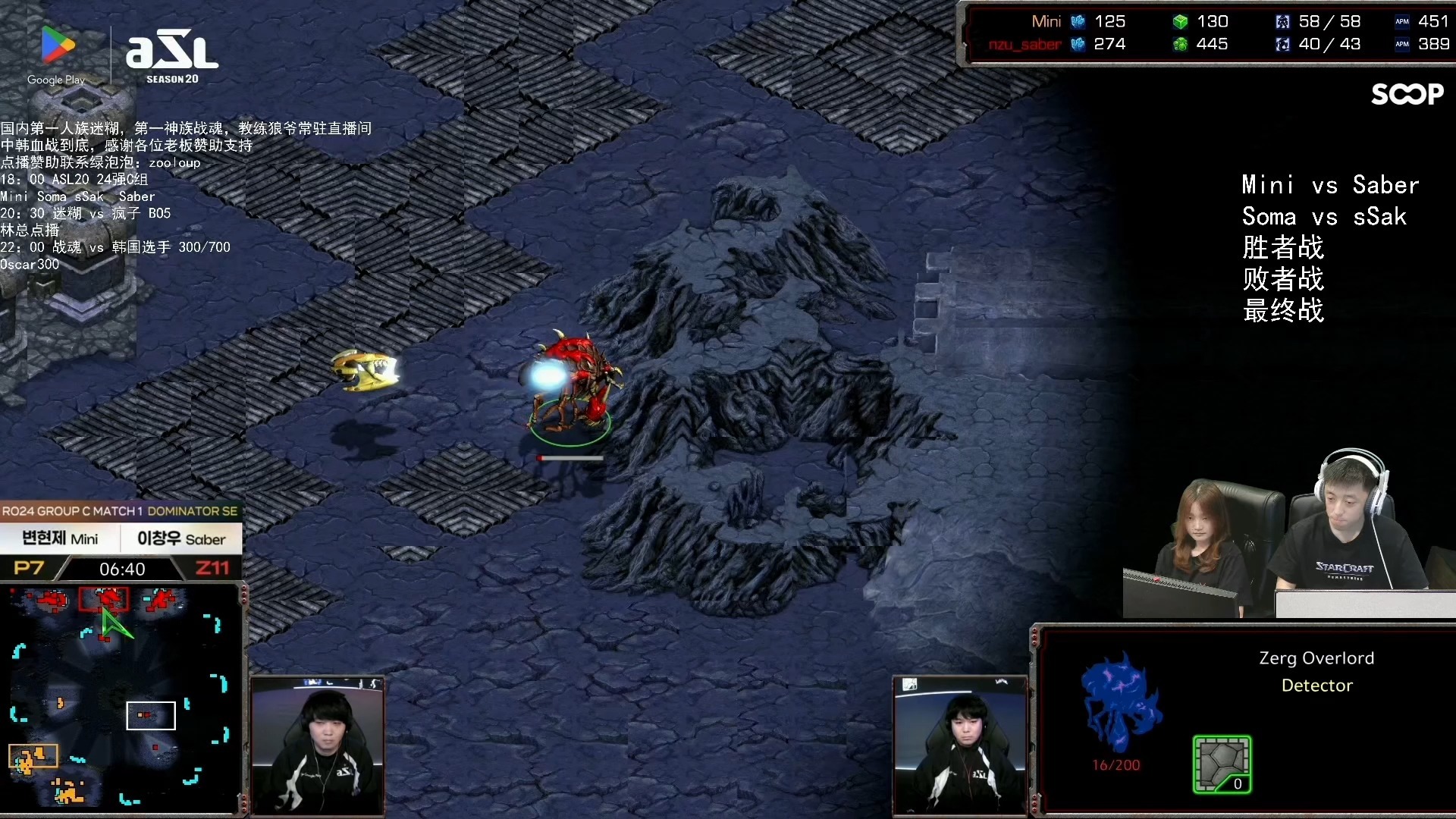Viewport: 1456px width, 819px height.
Task: Select the 변현제 Mini scoreboard entry
Action: point(61,538)
